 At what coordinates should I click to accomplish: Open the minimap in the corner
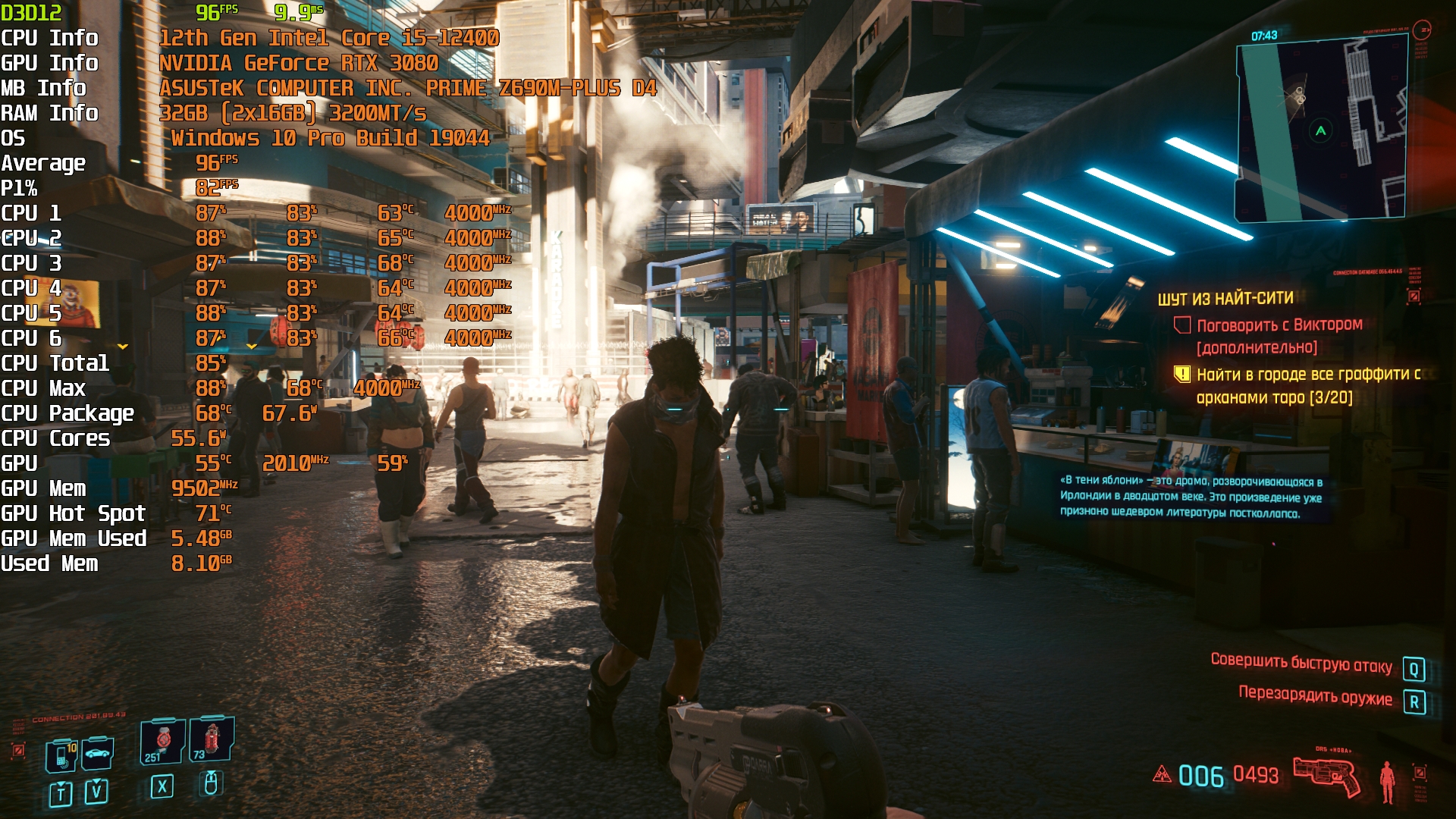pos(1321,130)
